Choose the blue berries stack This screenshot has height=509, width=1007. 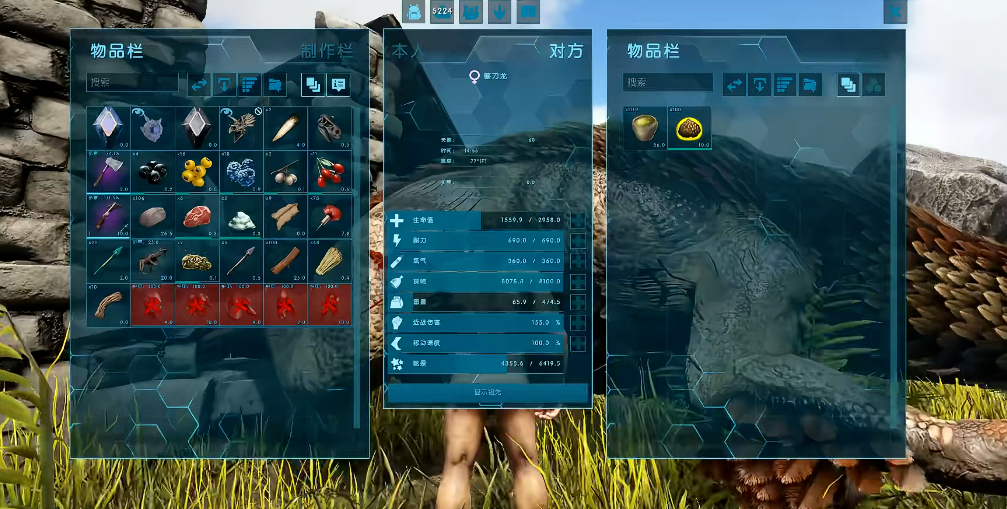[x=242, y=171]
